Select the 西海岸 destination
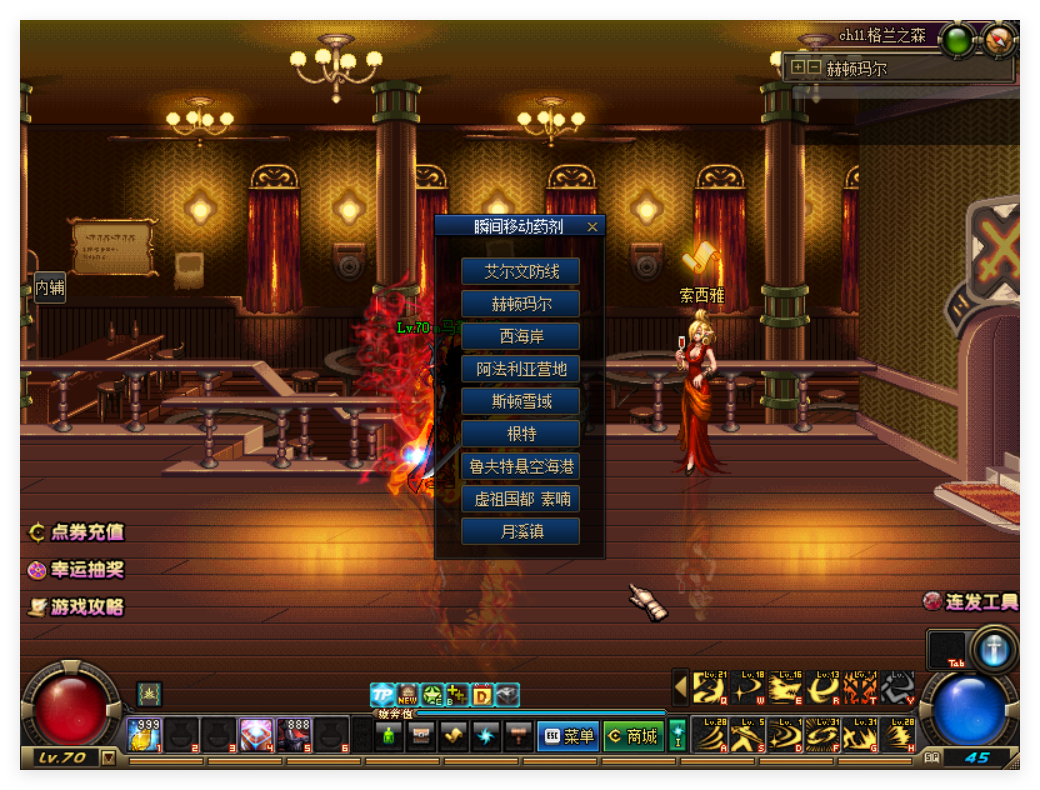 click(x=520, y=336)
